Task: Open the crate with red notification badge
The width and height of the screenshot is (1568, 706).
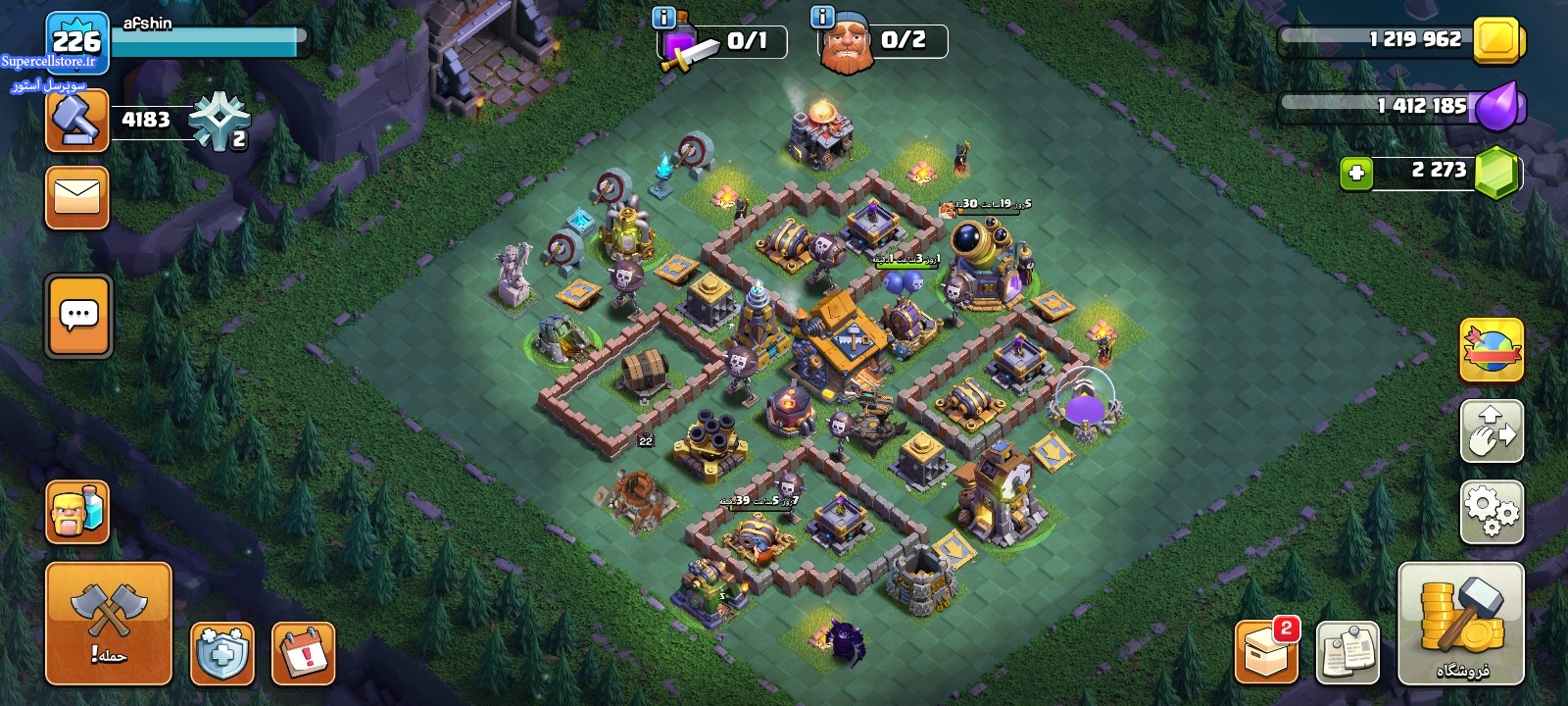Action: [x=1266, y=651]
